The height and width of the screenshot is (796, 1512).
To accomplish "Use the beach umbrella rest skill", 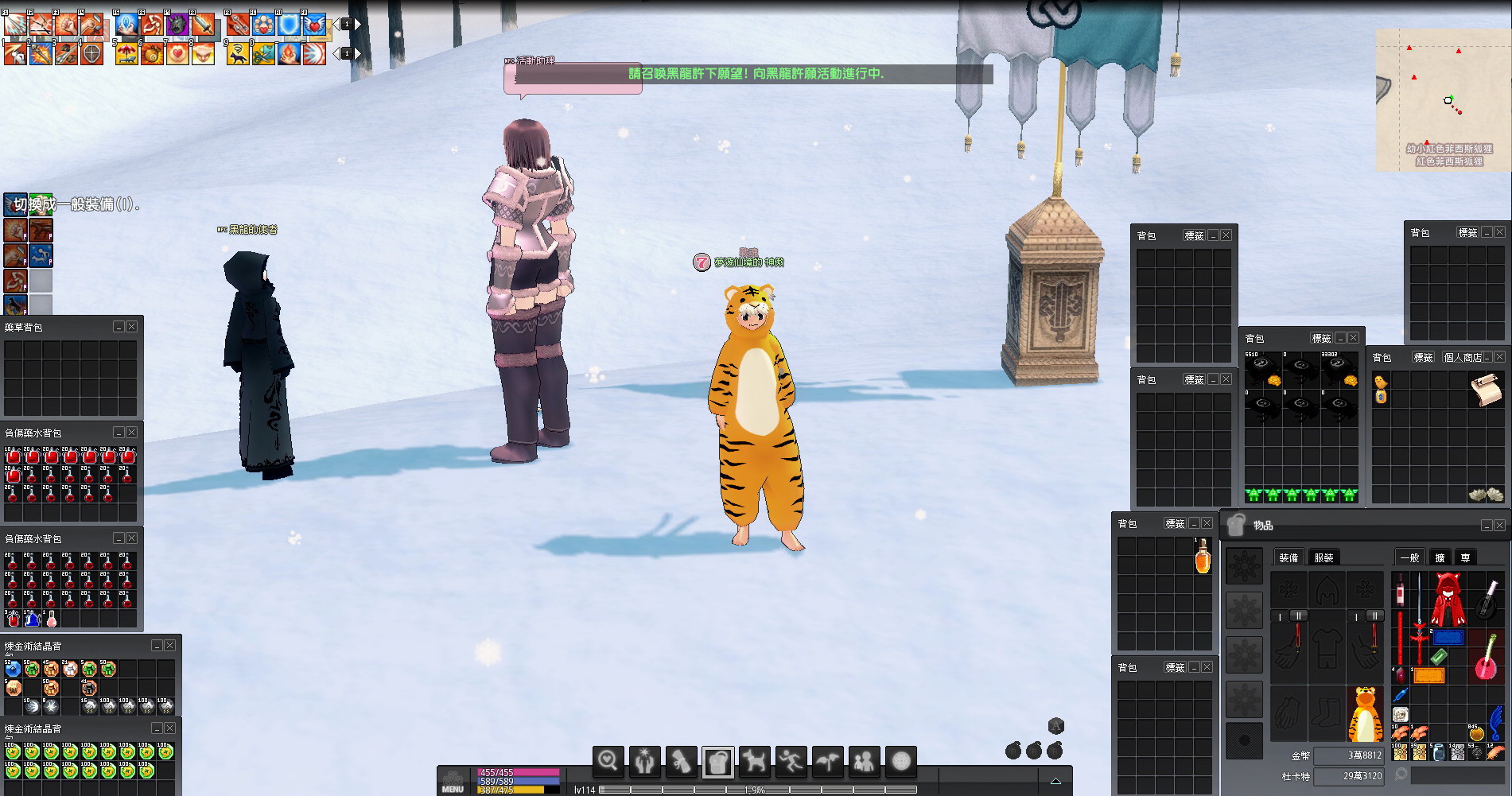I will coord(126,53).
